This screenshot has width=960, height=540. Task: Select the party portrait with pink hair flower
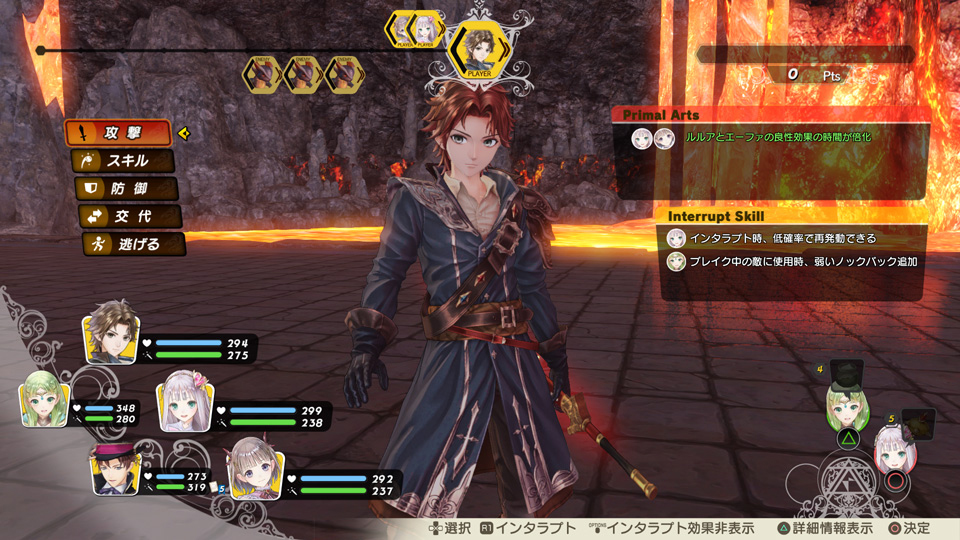click(x=184, y=402)
